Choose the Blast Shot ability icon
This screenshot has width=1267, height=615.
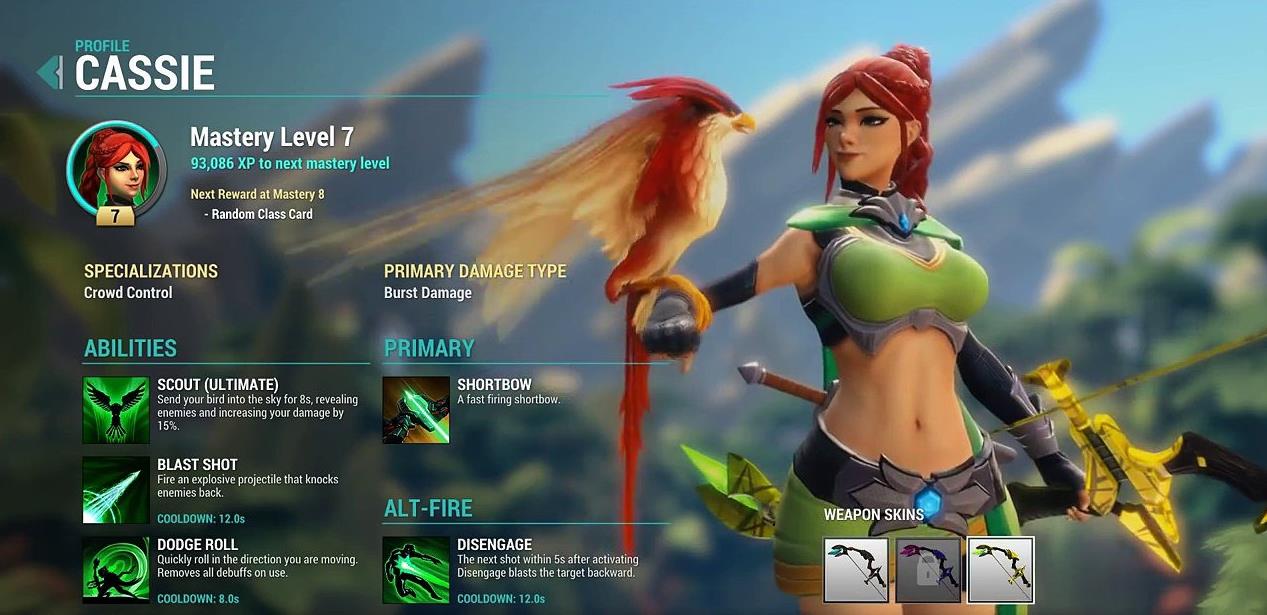point(116,490)
